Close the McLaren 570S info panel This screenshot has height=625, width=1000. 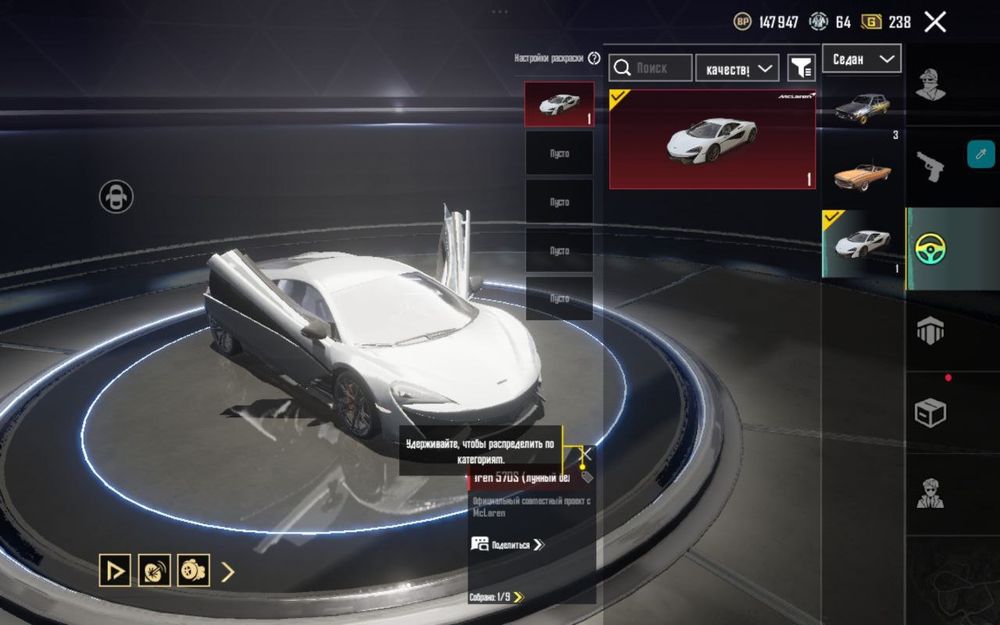point(586,454)
